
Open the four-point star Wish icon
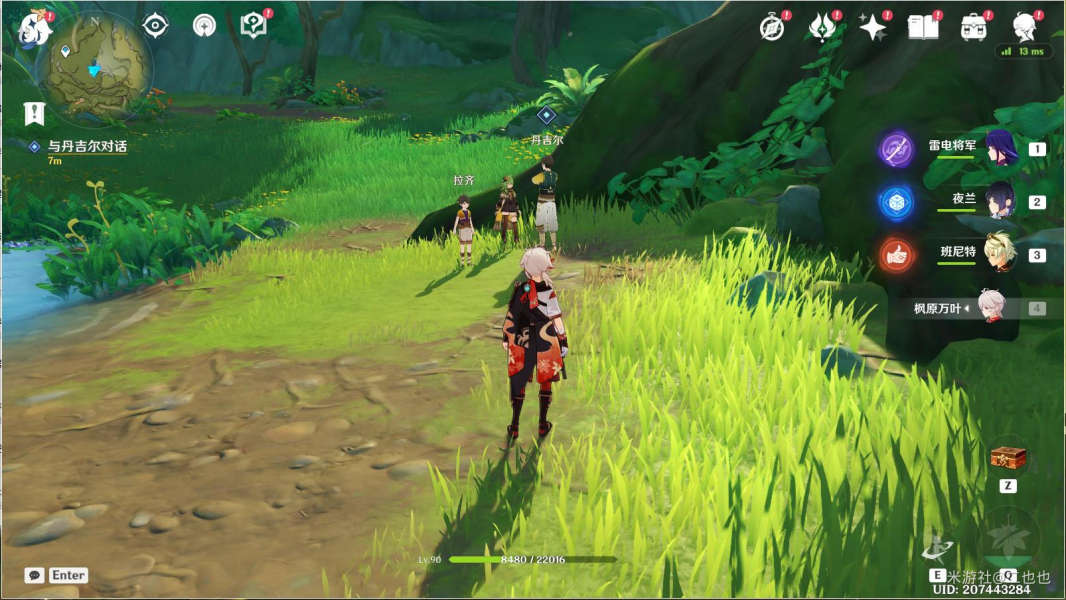pyautogui.click(x=873, y=28)
